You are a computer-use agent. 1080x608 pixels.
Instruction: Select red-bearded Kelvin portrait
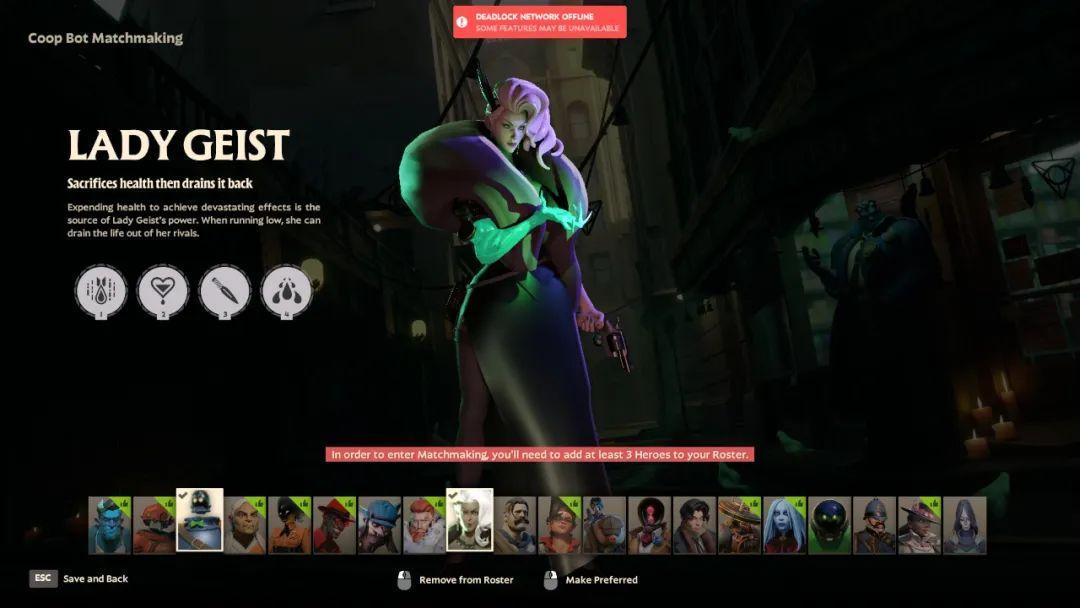tap(424, 525)
